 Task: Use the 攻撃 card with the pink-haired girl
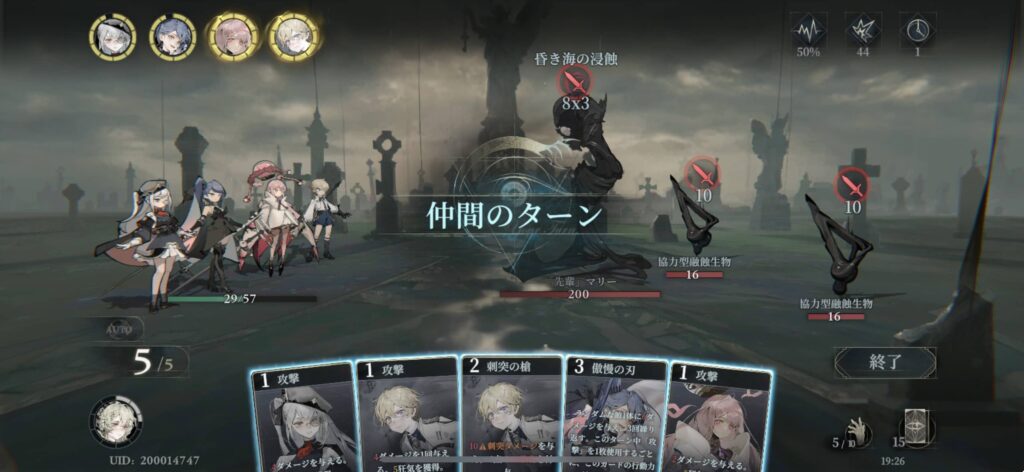pos(717,418)
